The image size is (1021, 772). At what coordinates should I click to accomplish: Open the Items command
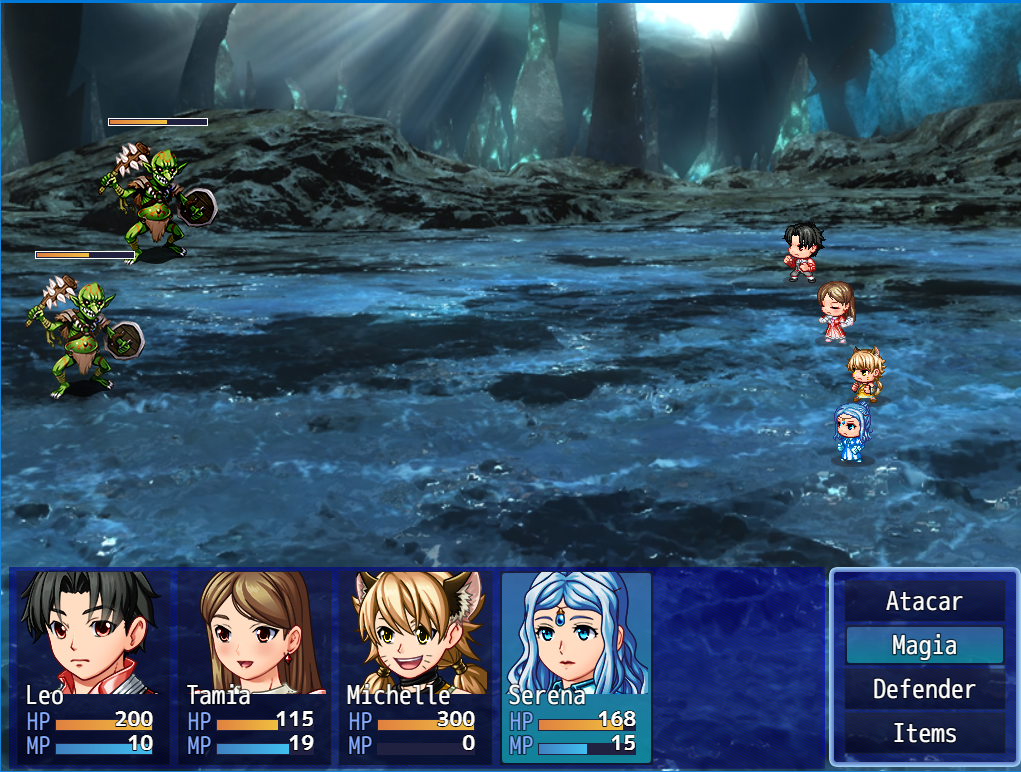point(924,734)
